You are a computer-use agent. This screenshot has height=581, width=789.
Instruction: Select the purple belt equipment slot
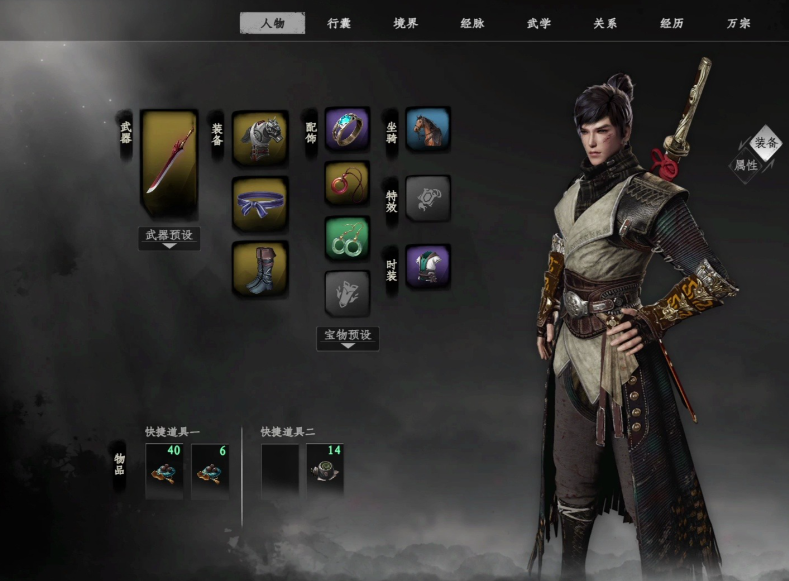260,203
